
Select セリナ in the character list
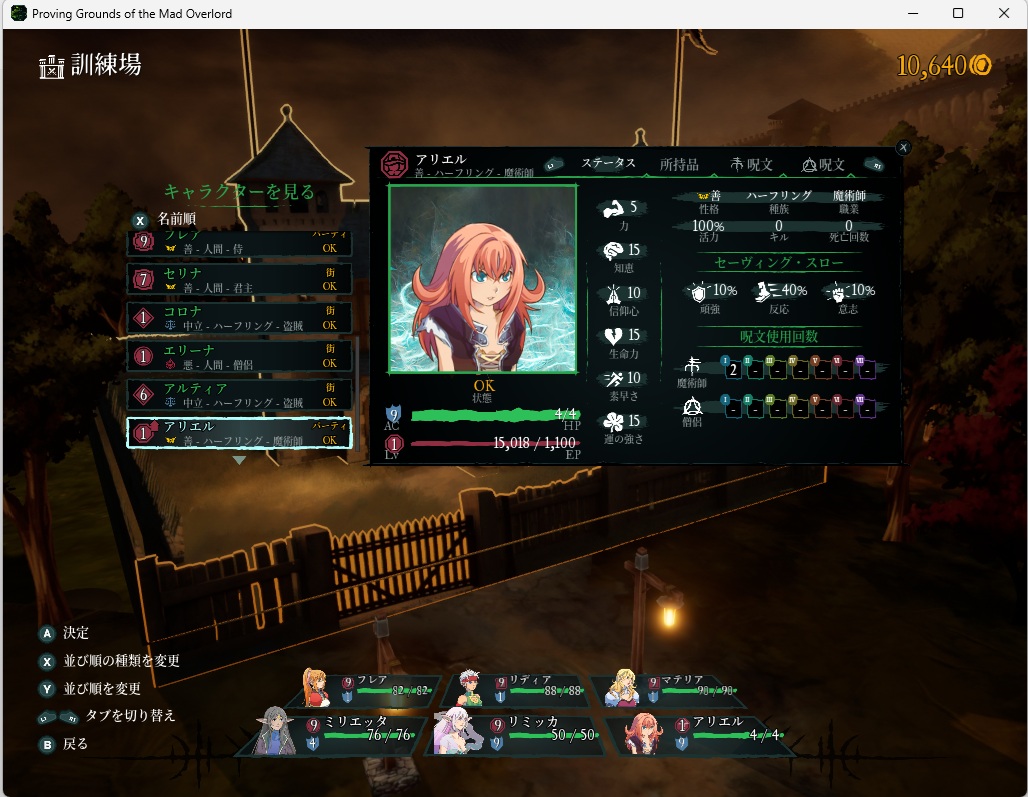click(239, 279)
